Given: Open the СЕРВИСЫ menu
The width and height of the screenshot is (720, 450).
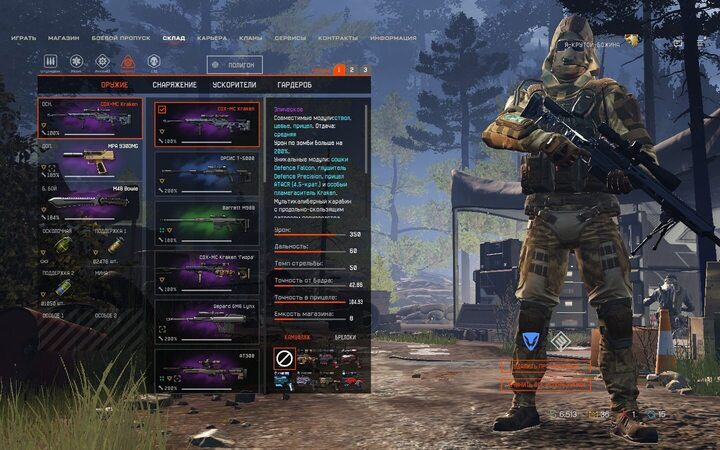Looking at the screenshot, I should coord(290,38).
